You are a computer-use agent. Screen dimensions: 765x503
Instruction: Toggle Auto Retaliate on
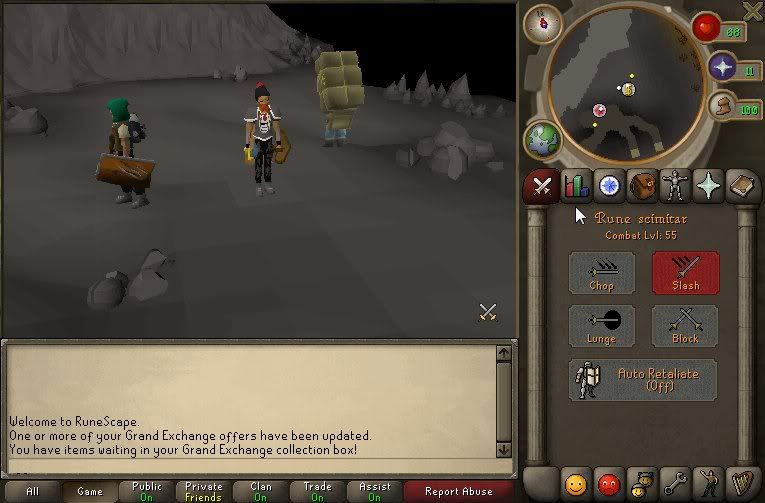tap(642, 380)
